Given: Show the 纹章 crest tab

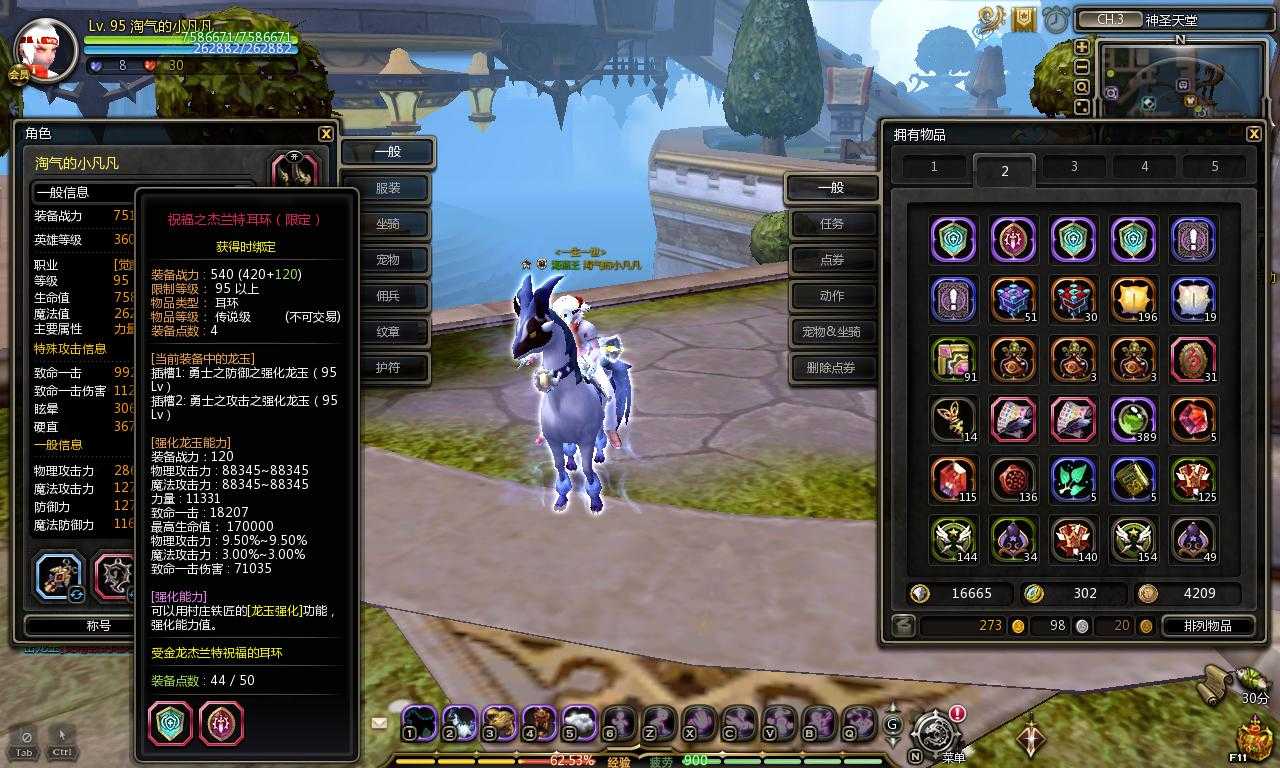Looking at the screenshot, I should point(388,332).
